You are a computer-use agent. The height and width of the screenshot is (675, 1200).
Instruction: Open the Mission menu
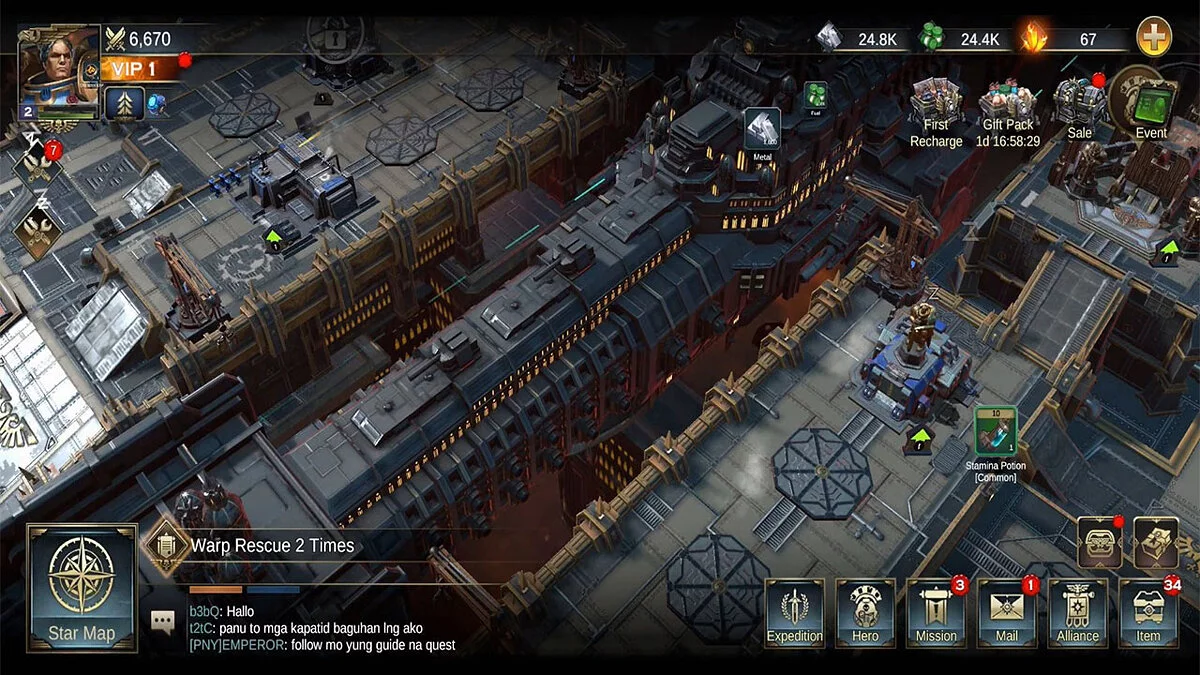pos(936,612)
